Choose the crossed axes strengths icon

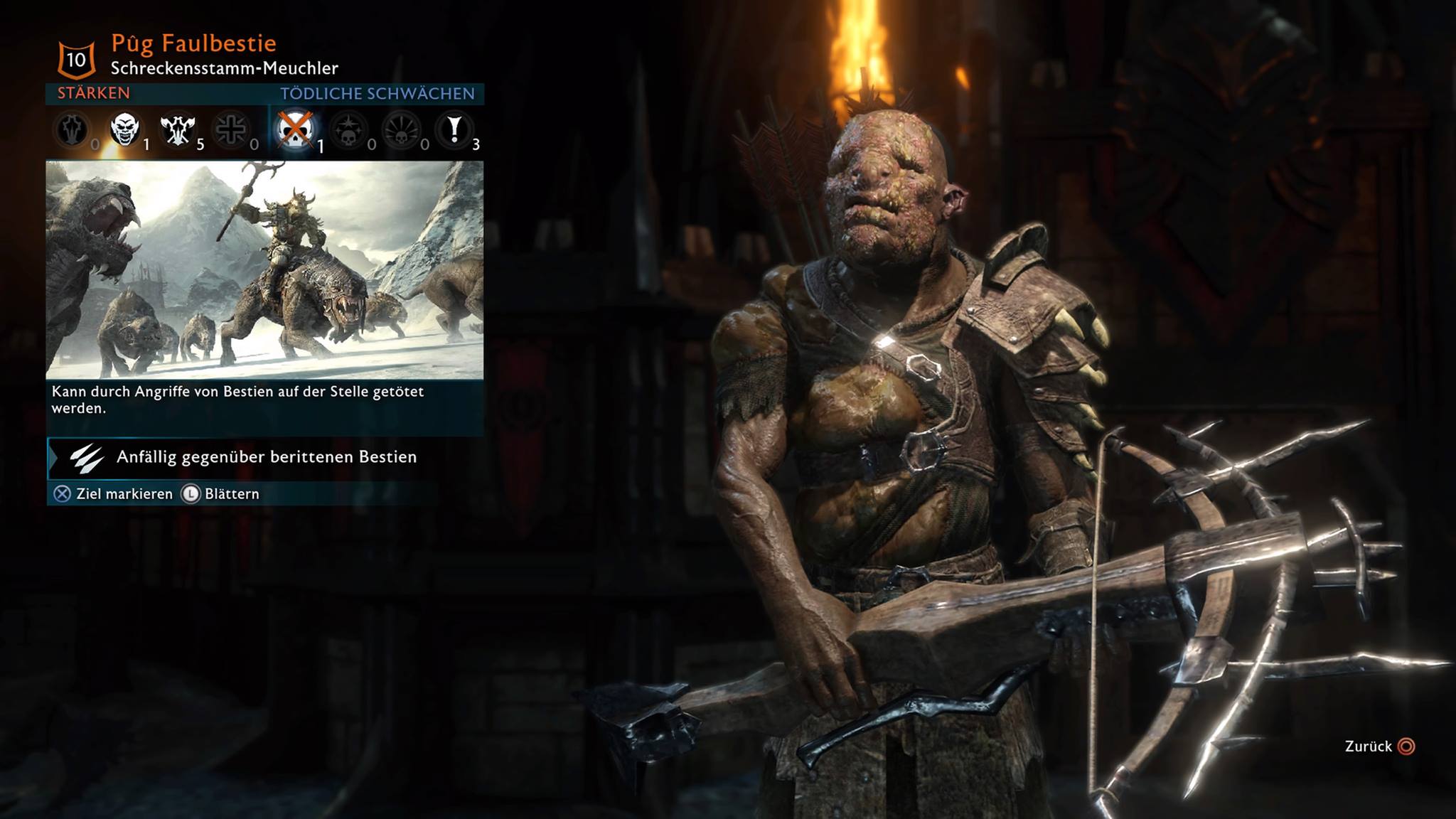tap(178, 130)
